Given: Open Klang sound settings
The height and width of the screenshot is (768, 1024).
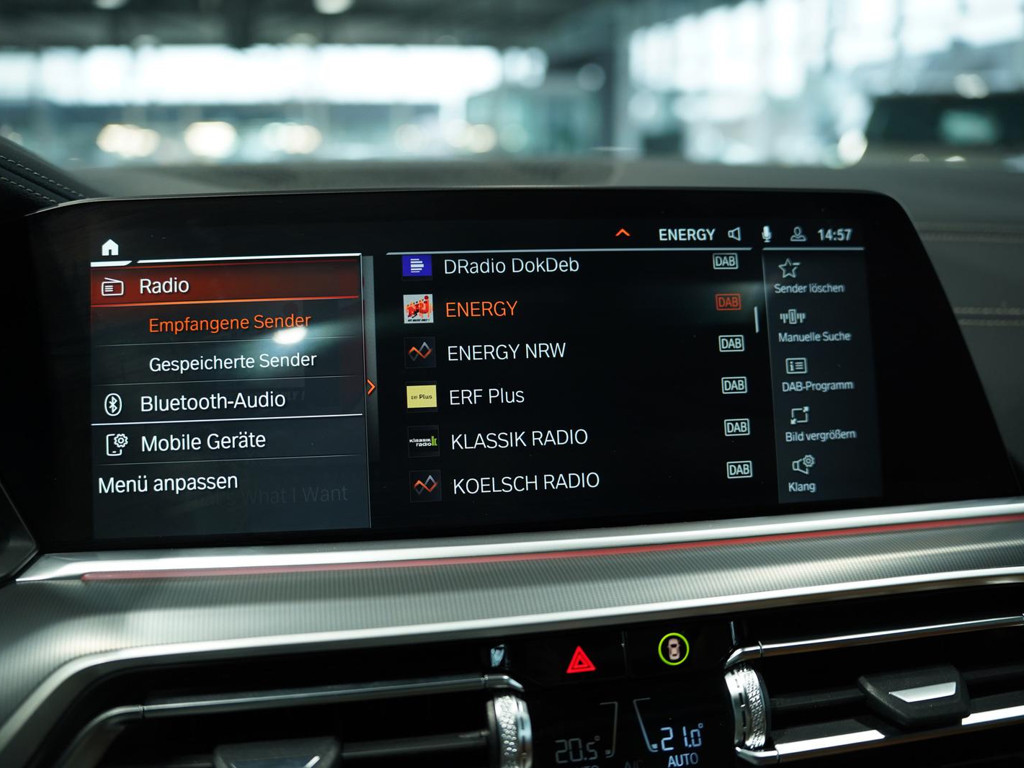Looking at the screenshot, I should [x=802, y=473].
